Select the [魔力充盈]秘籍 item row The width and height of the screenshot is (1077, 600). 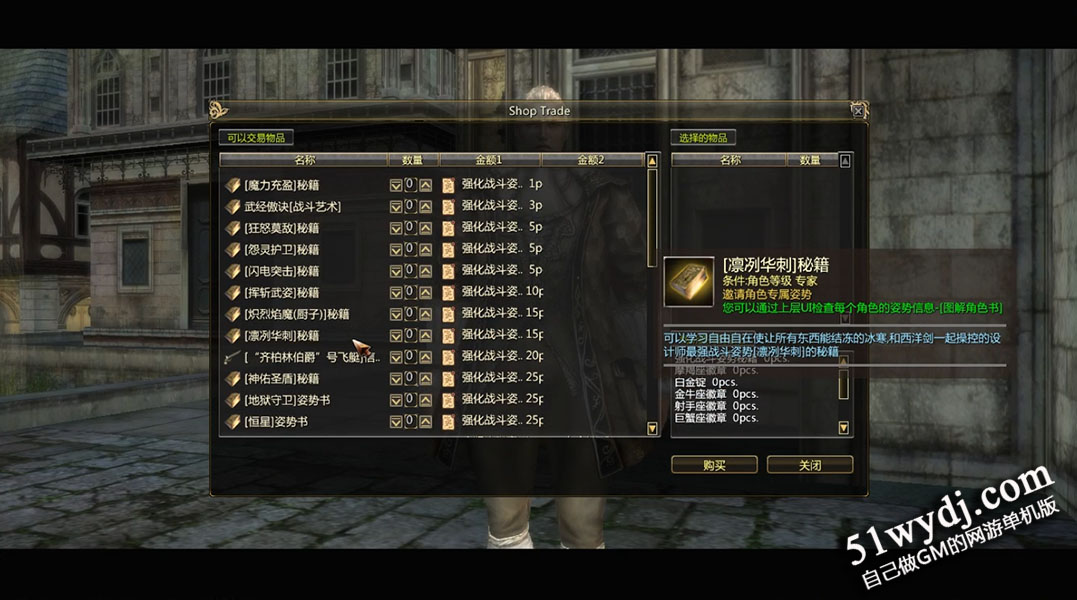pyautogui.click(x=281, y=185)
